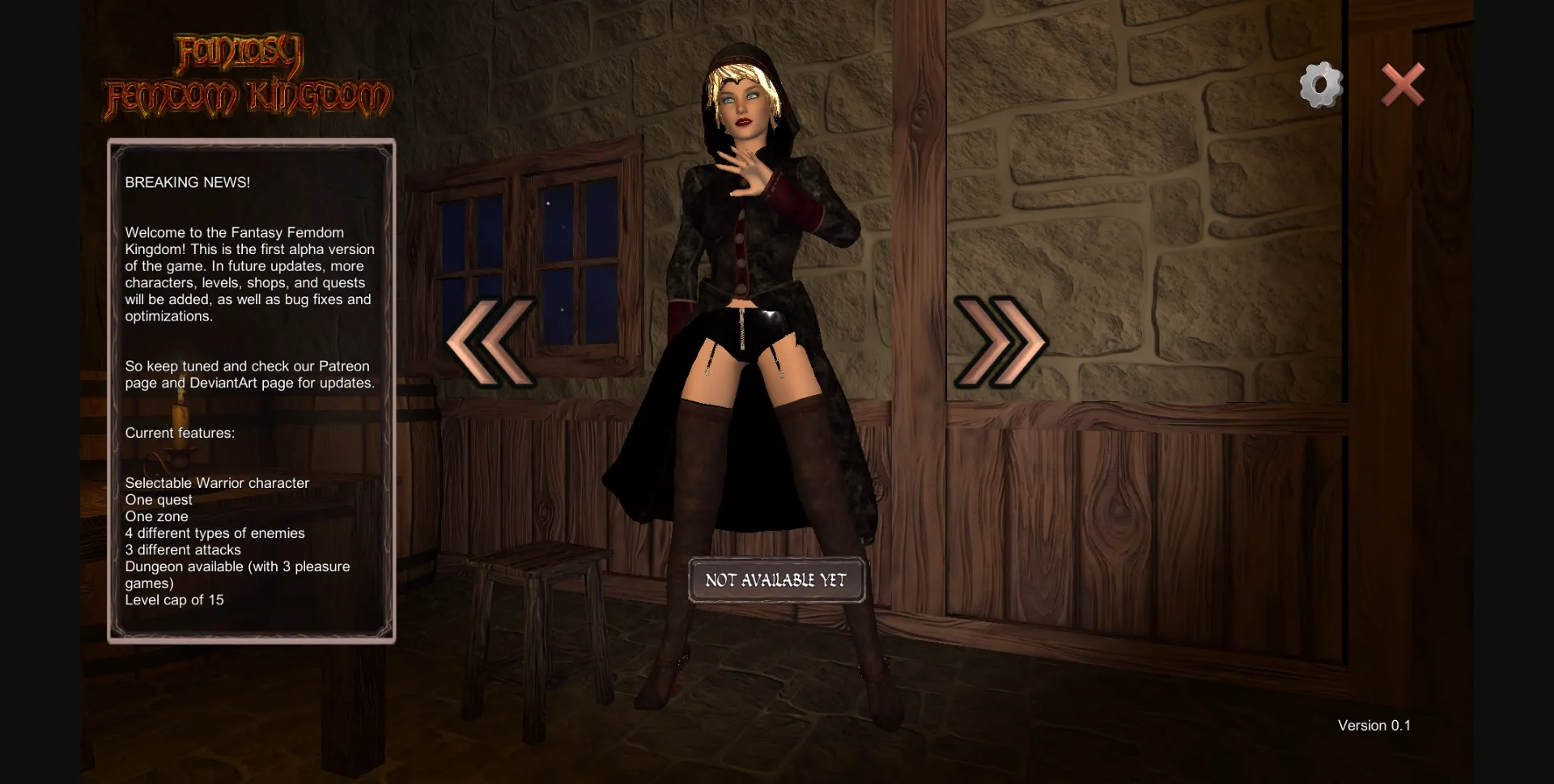The height and width of the screenshot is (784, 1554).
Task: Tap the pink X icon in the corner
Action: click(1403, 84)
